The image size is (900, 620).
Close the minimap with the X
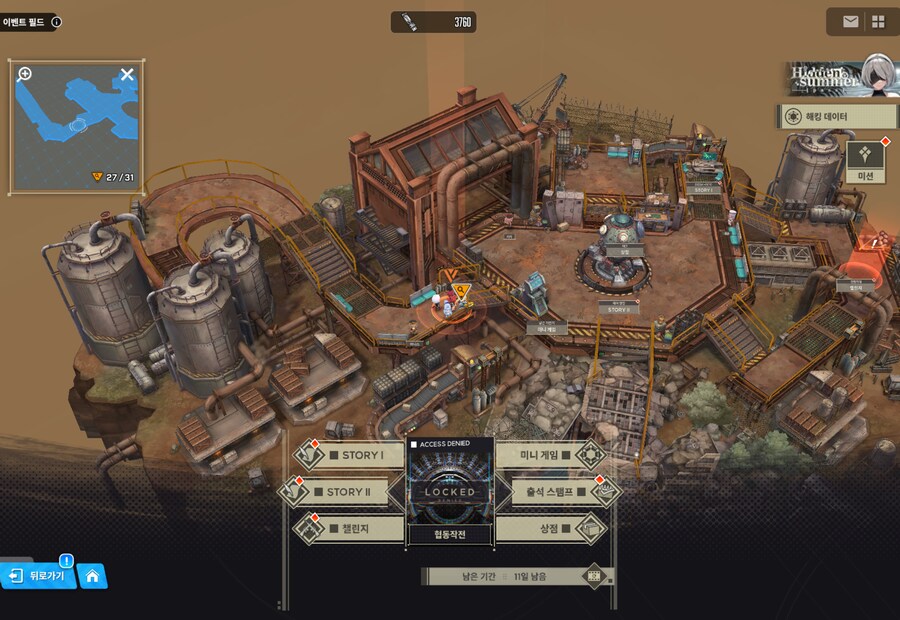(127, 74)
